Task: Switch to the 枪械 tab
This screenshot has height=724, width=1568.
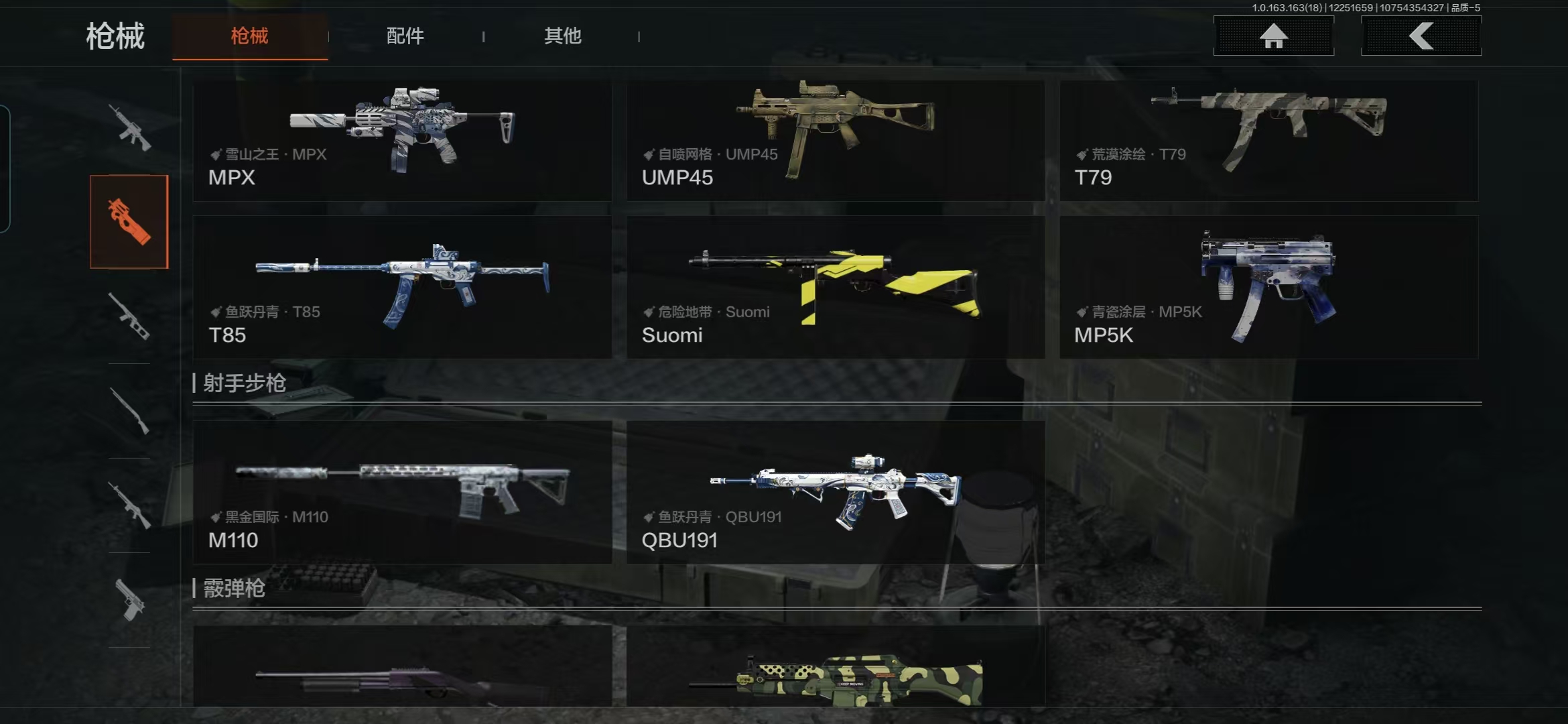Action: tap(249, 36)
